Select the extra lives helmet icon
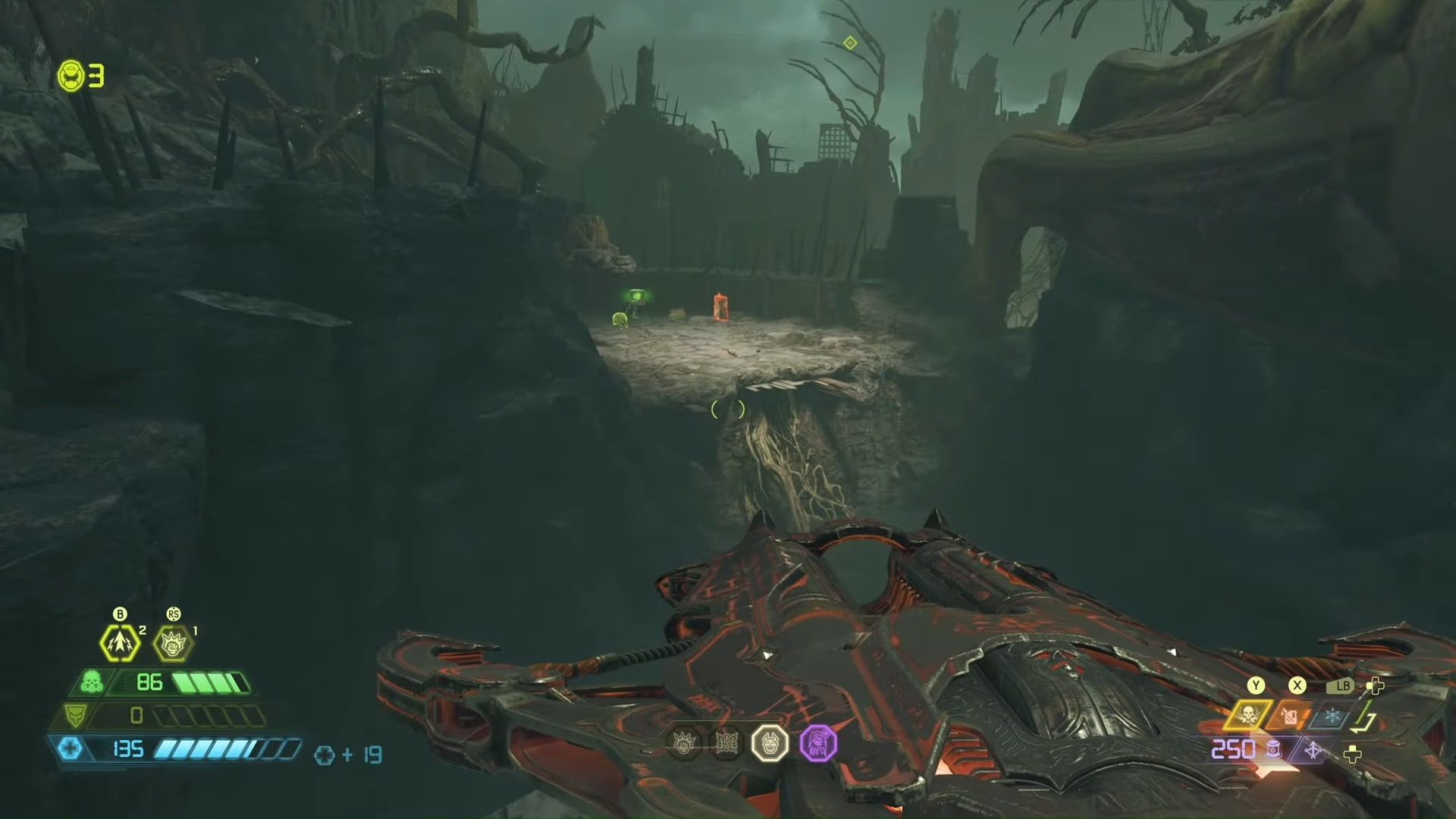Screen dimensions: 1456x819 [71, 76]
